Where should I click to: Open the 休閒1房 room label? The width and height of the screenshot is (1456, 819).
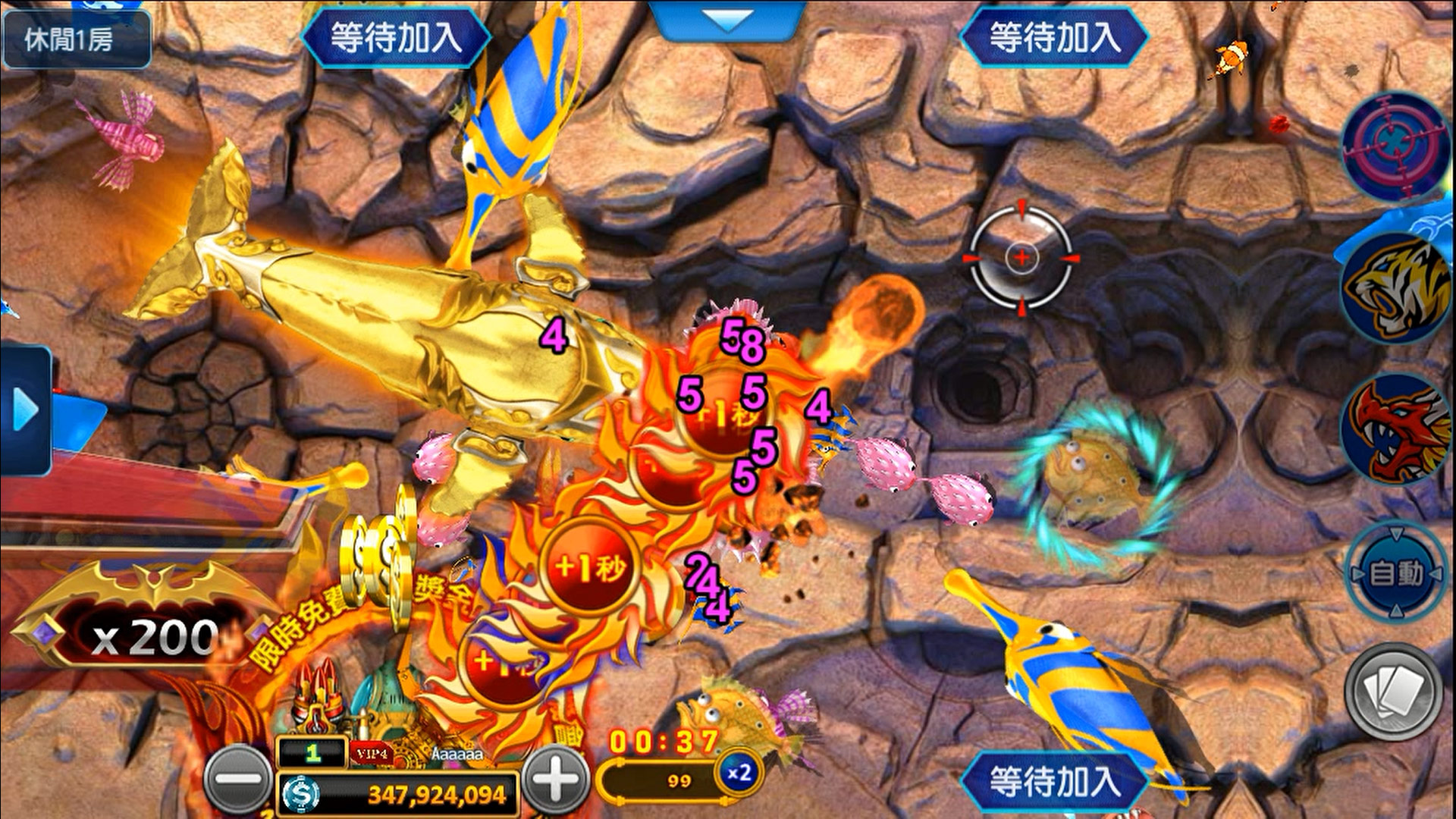(x=74, y=39)
